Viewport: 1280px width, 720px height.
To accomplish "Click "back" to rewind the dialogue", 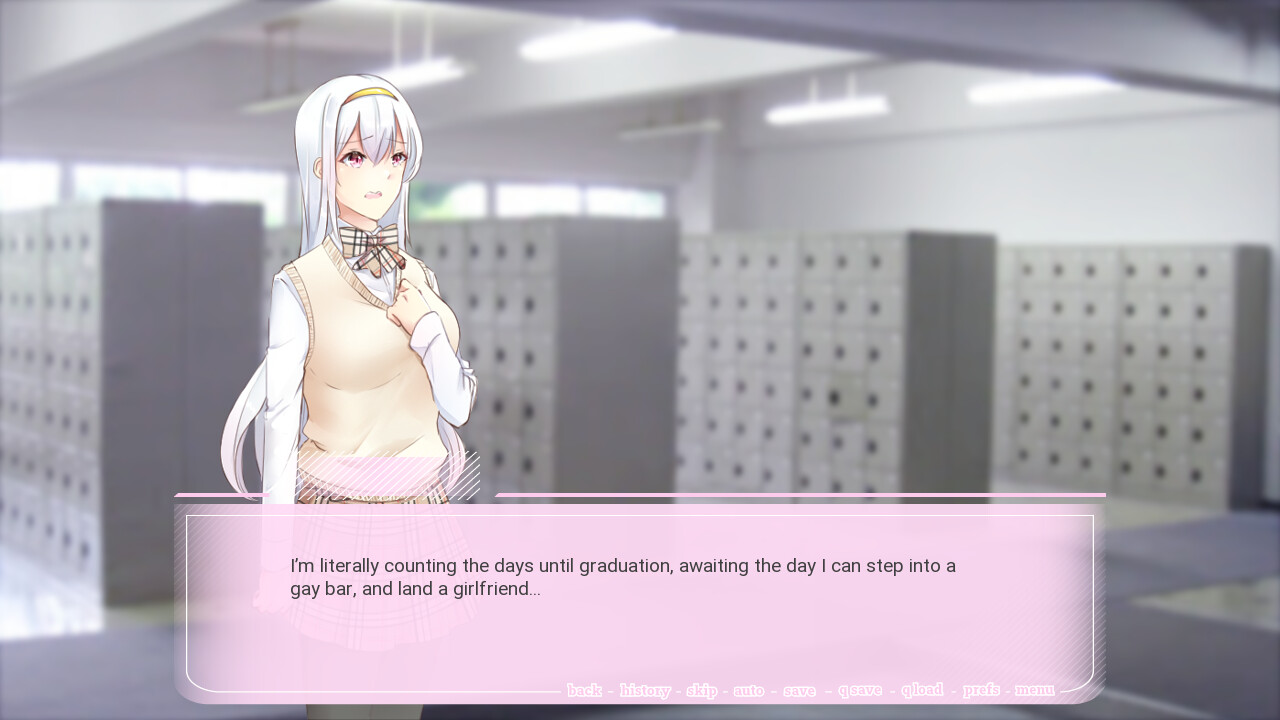I will coord(584,690).
